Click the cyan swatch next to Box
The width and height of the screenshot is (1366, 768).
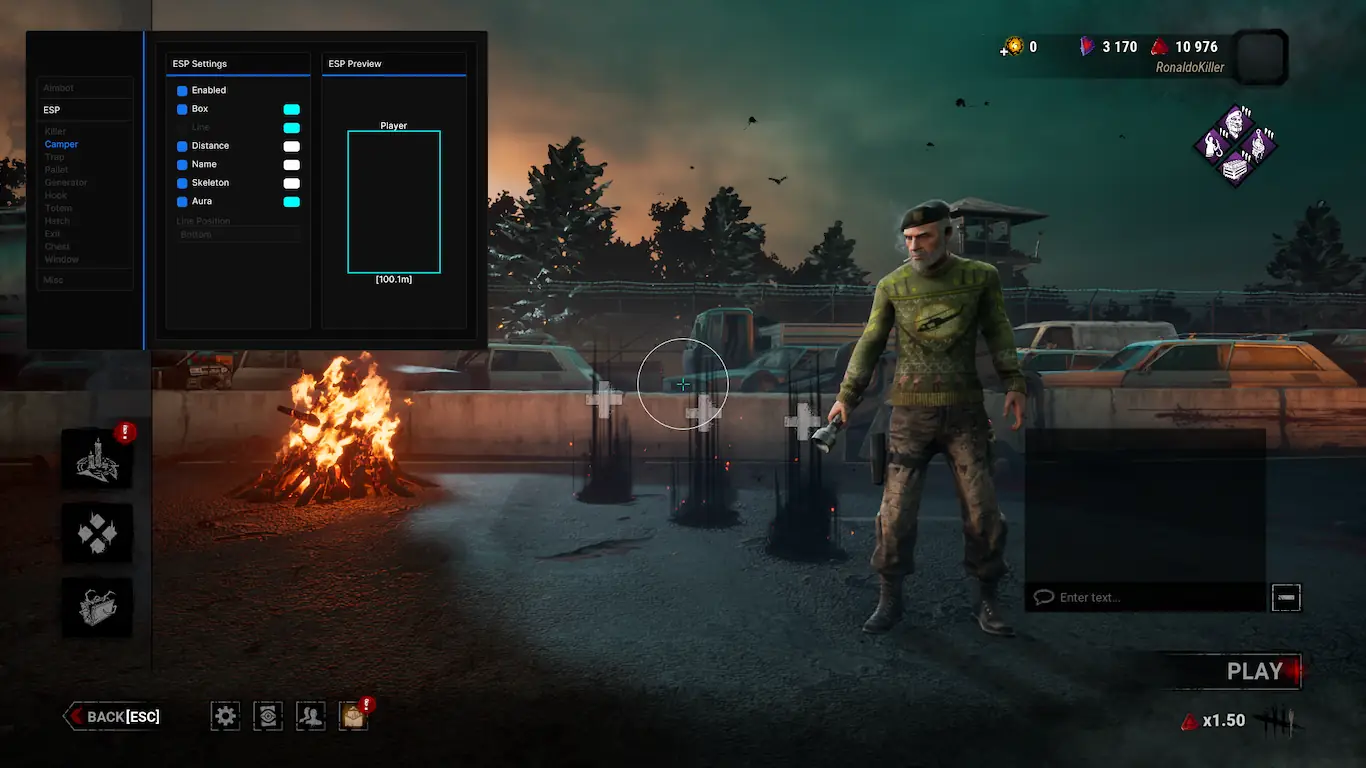[x=291, y=109]
